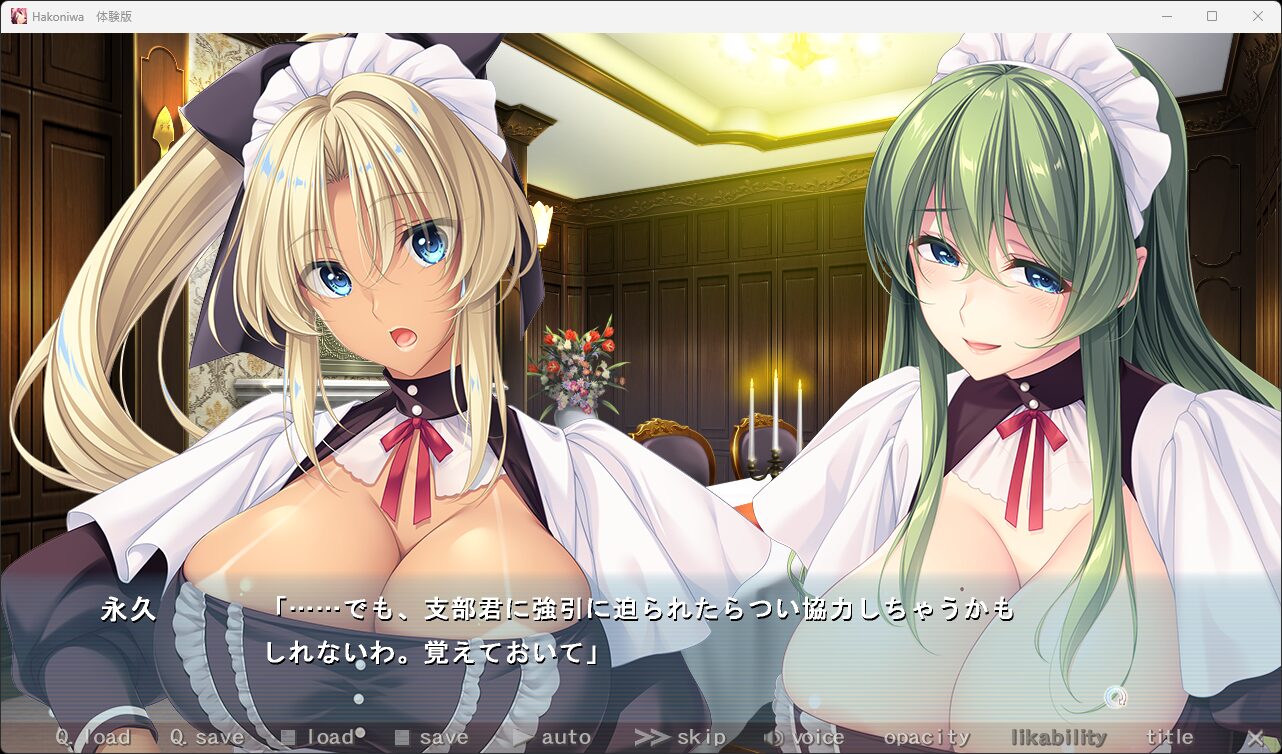Screen dimensions: 1282x754
Task: Toggle auto mode for dialogue
Action: tap(552, 738)
